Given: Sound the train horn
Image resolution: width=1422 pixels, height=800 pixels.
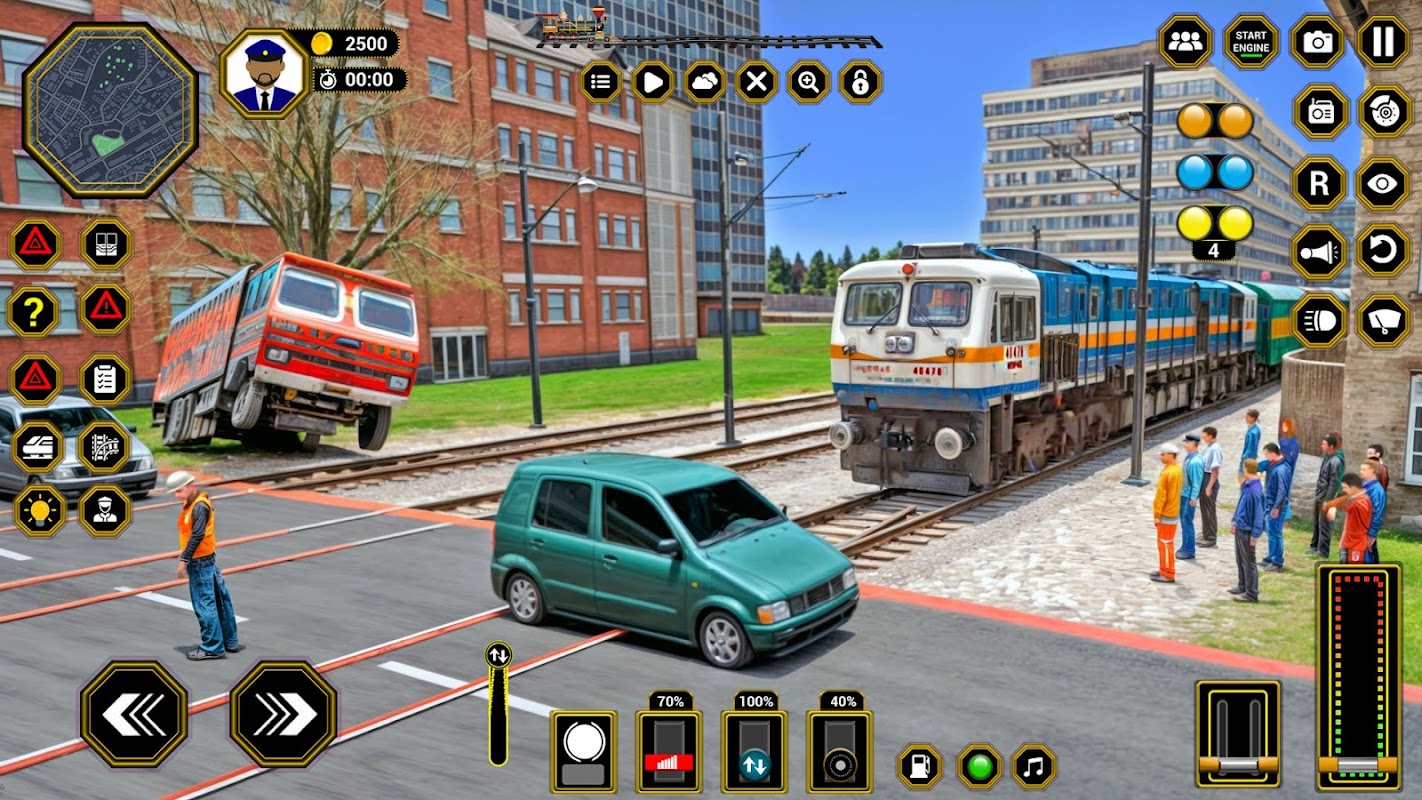Looking at the screenshot, I should [x=1319, y=252].
